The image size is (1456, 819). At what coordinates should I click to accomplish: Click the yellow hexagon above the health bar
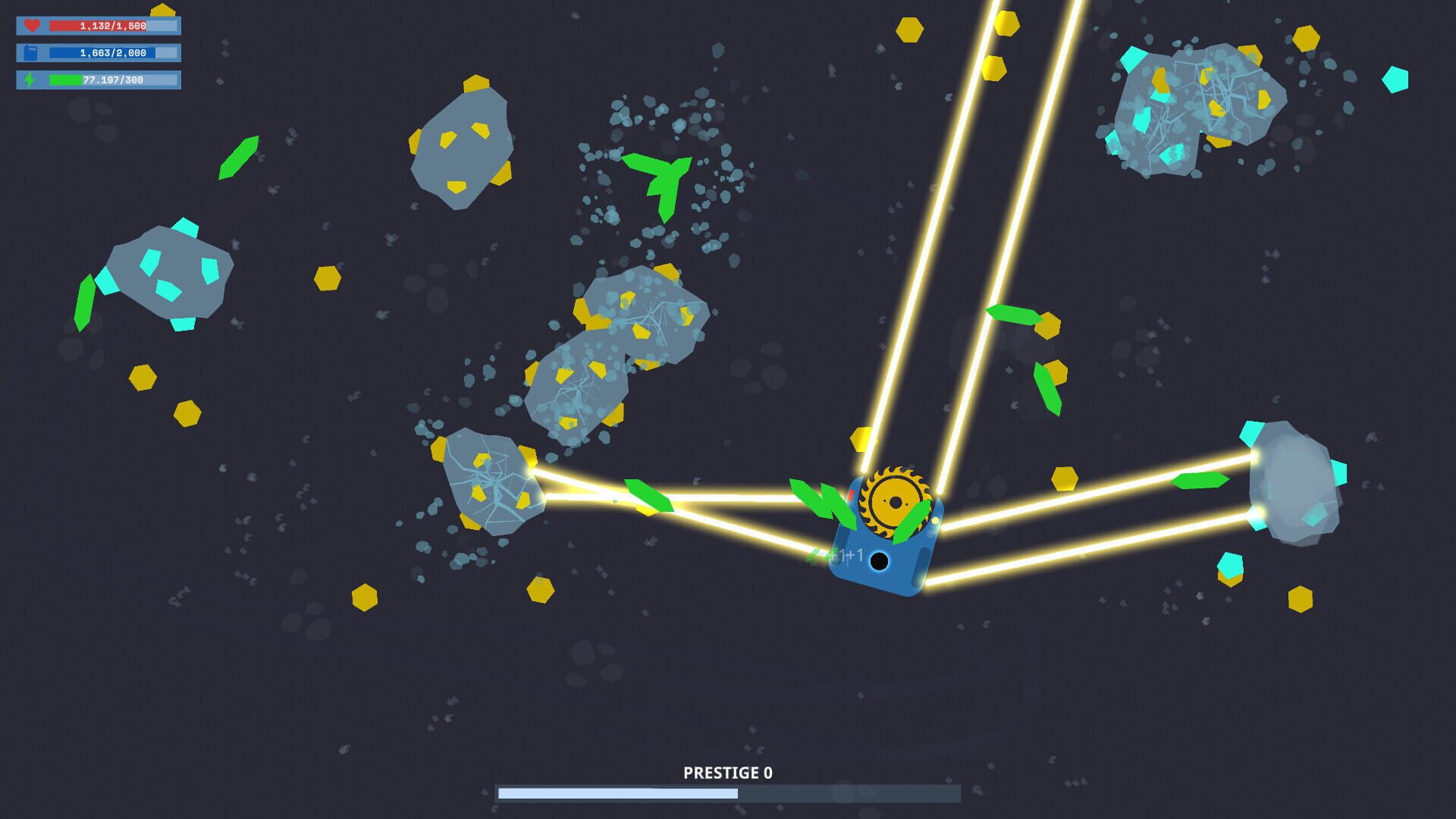(x=162, y=11)
